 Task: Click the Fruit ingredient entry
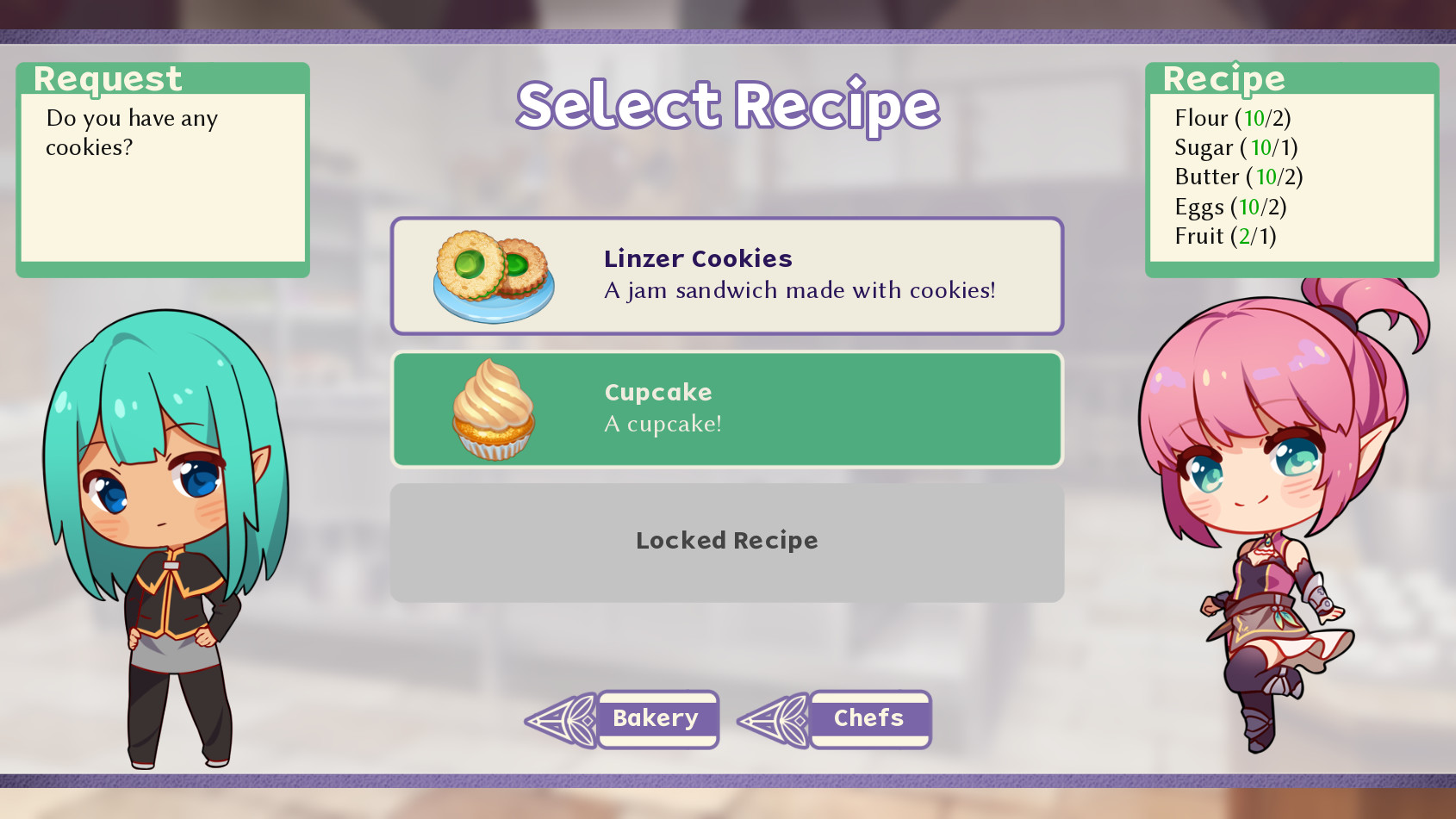(x=1225, y=236)
